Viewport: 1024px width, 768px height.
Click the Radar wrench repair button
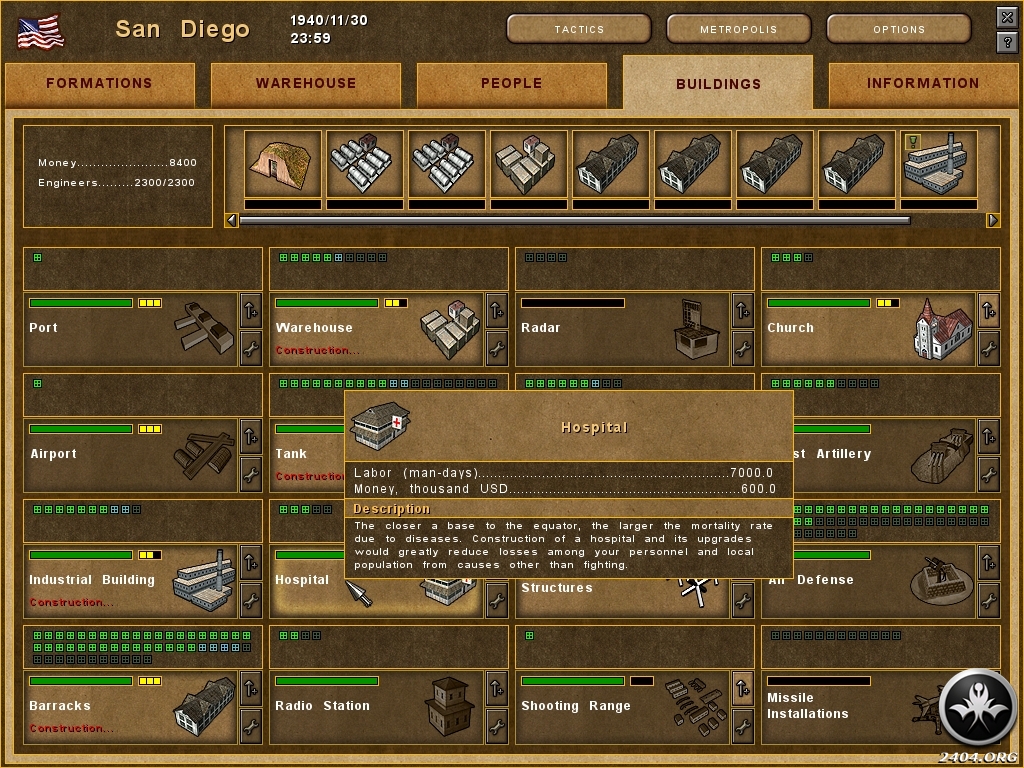click(x=742, y=348)
